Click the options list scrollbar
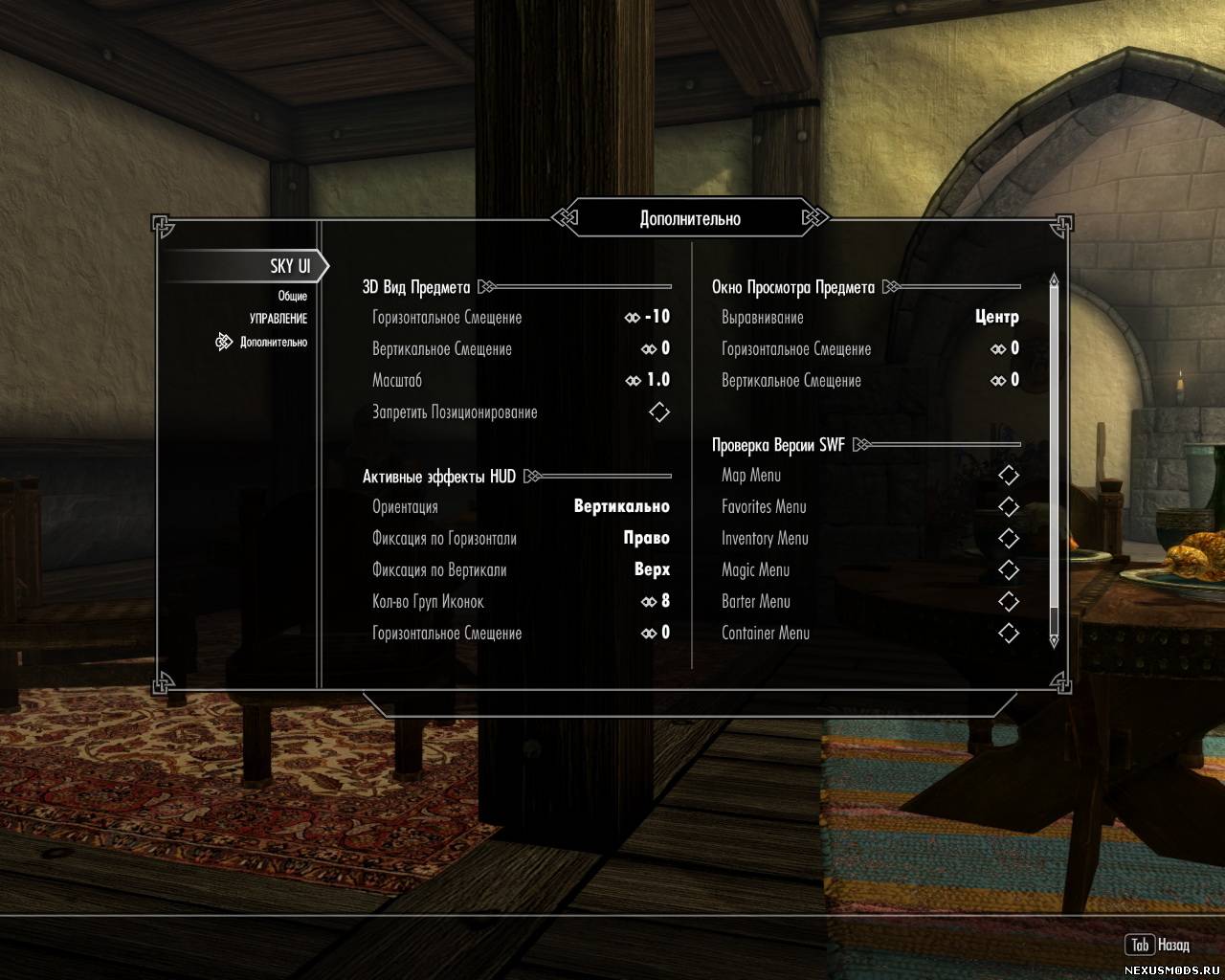This screenshot has width=1225, height=980. coord(1054,459)
